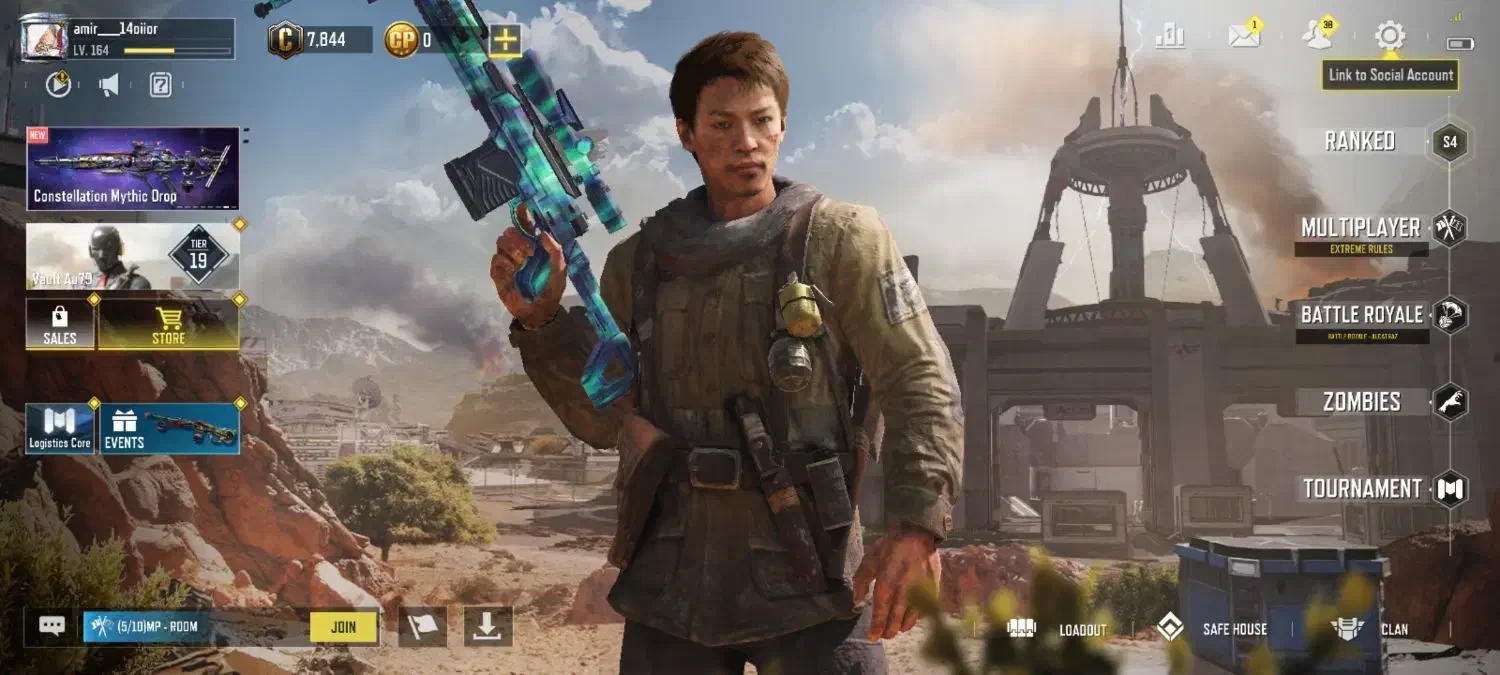Viewport: 1500px width, 675px height.
Task: Open the Tournament mode
Action: (1362, 489)
